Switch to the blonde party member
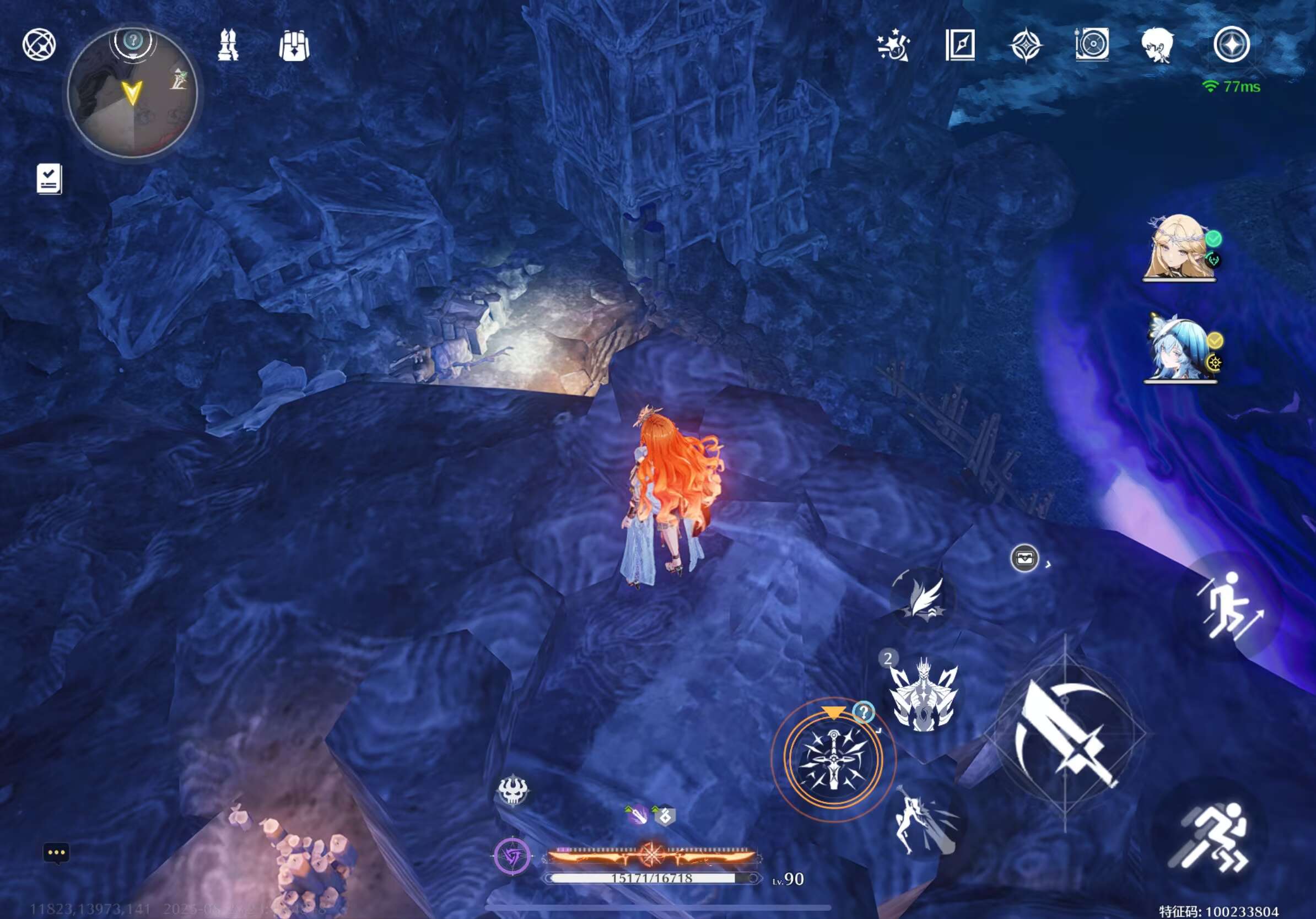 pos(1178,247)
